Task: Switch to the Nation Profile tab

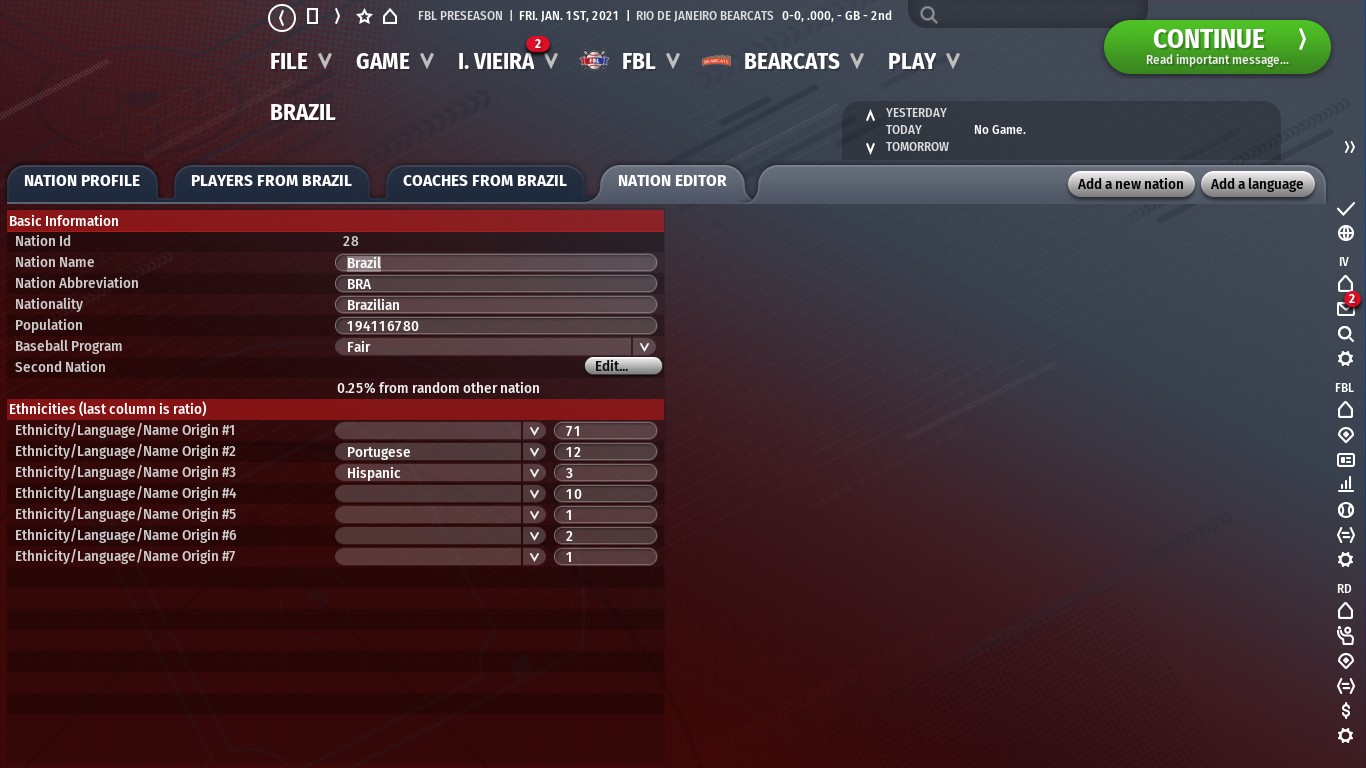Action: 82,181
